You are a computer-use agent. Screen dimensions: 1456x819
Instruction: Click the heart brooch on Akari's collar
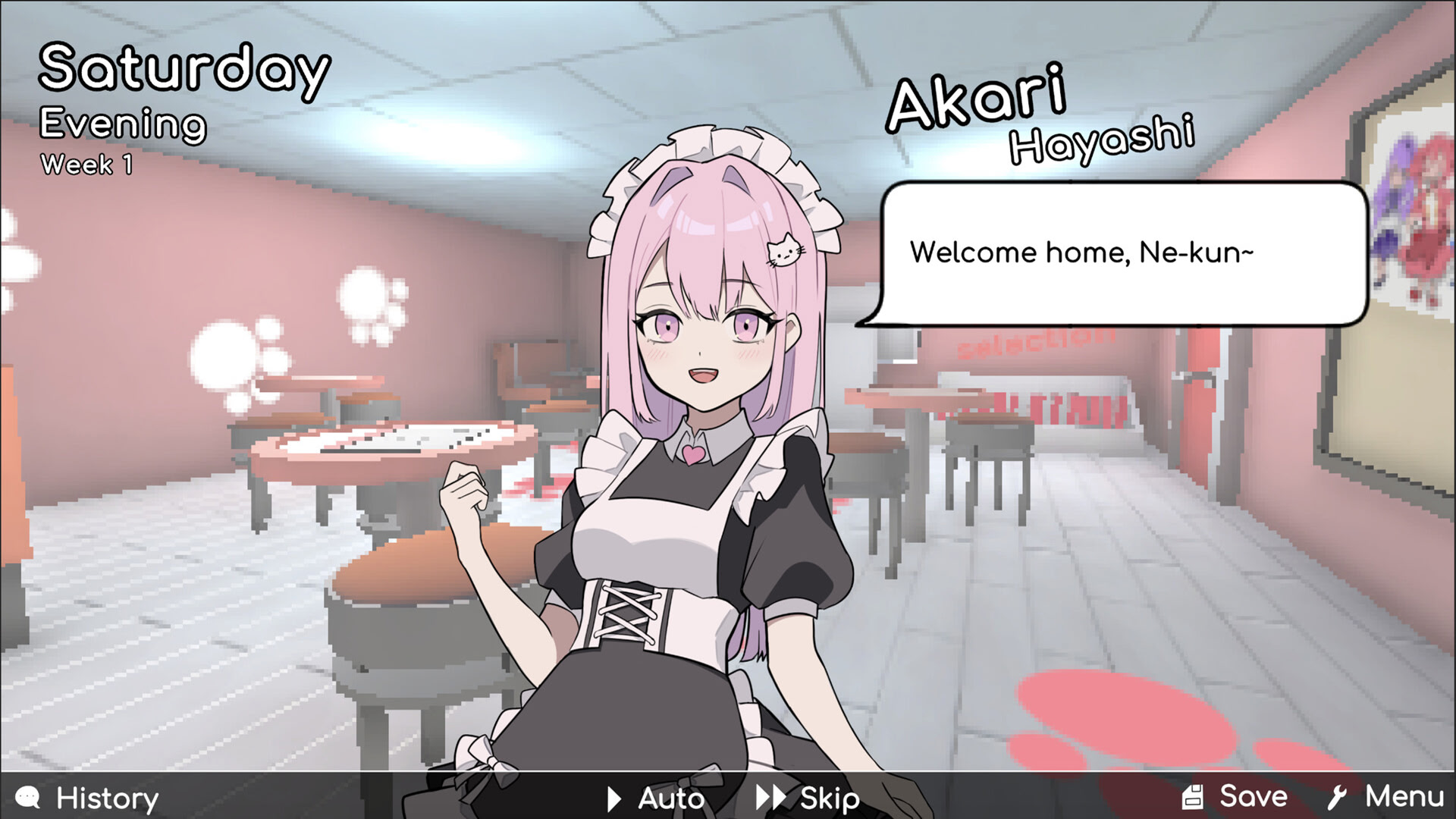coord(695,456)
